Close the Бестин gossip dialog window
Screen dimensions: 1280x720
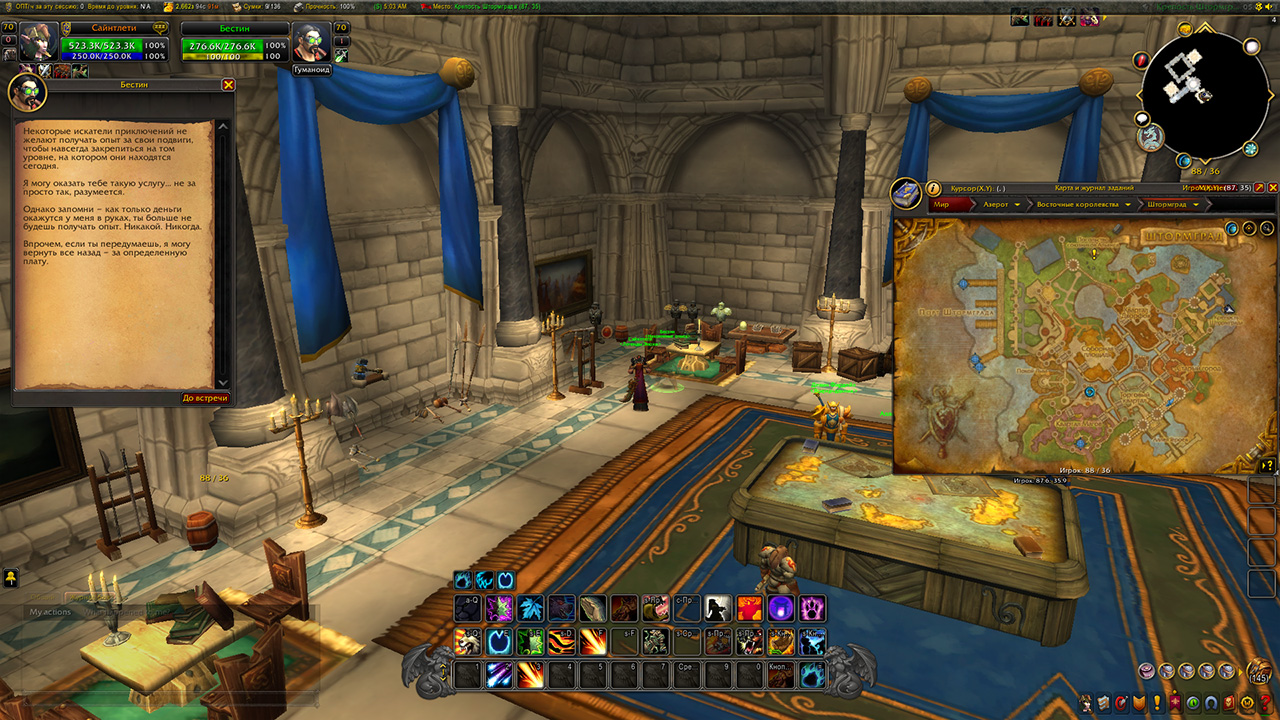click(228, 85)
